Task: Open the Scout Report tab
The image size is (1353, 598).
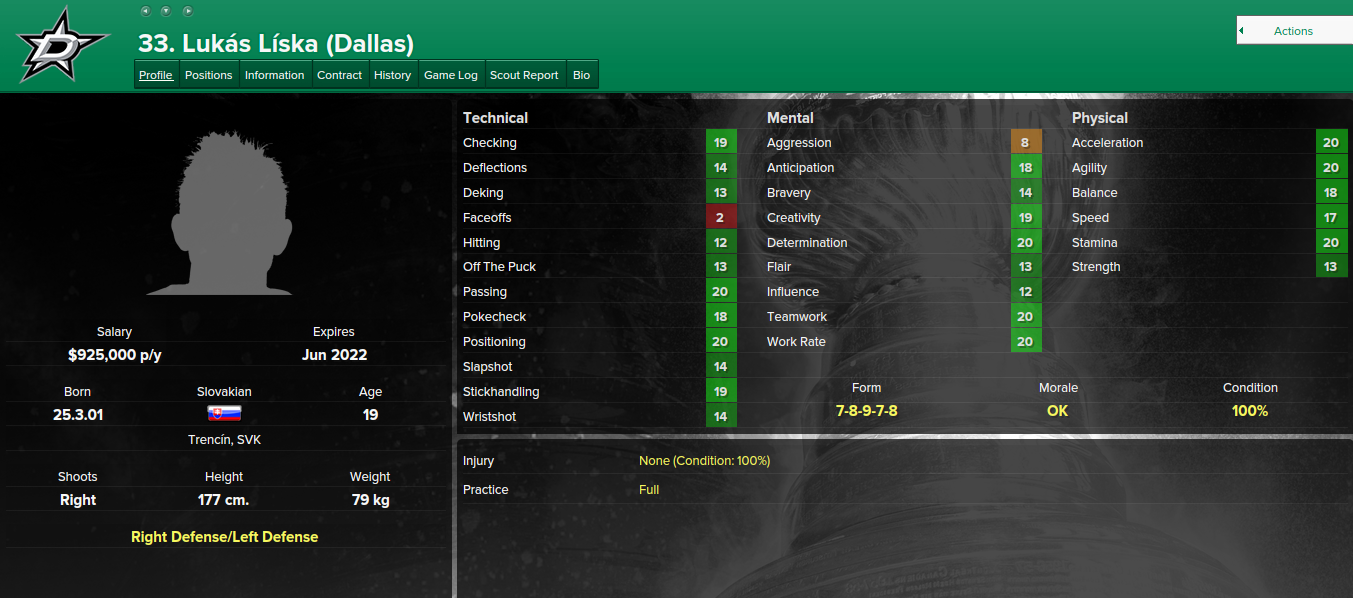Action: [524, 75]
